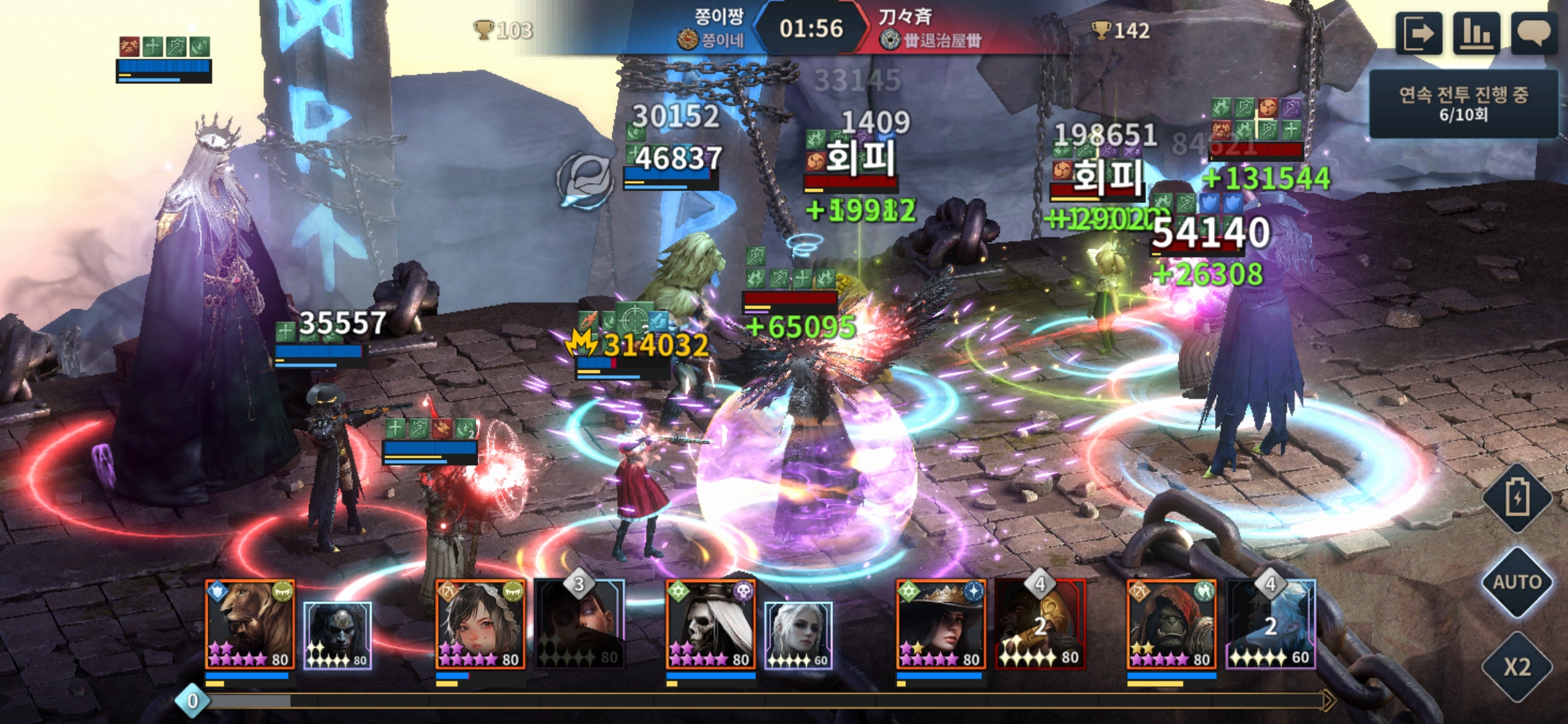
Task: Select the crowned skeleton hero portrait
Action: 710,625
